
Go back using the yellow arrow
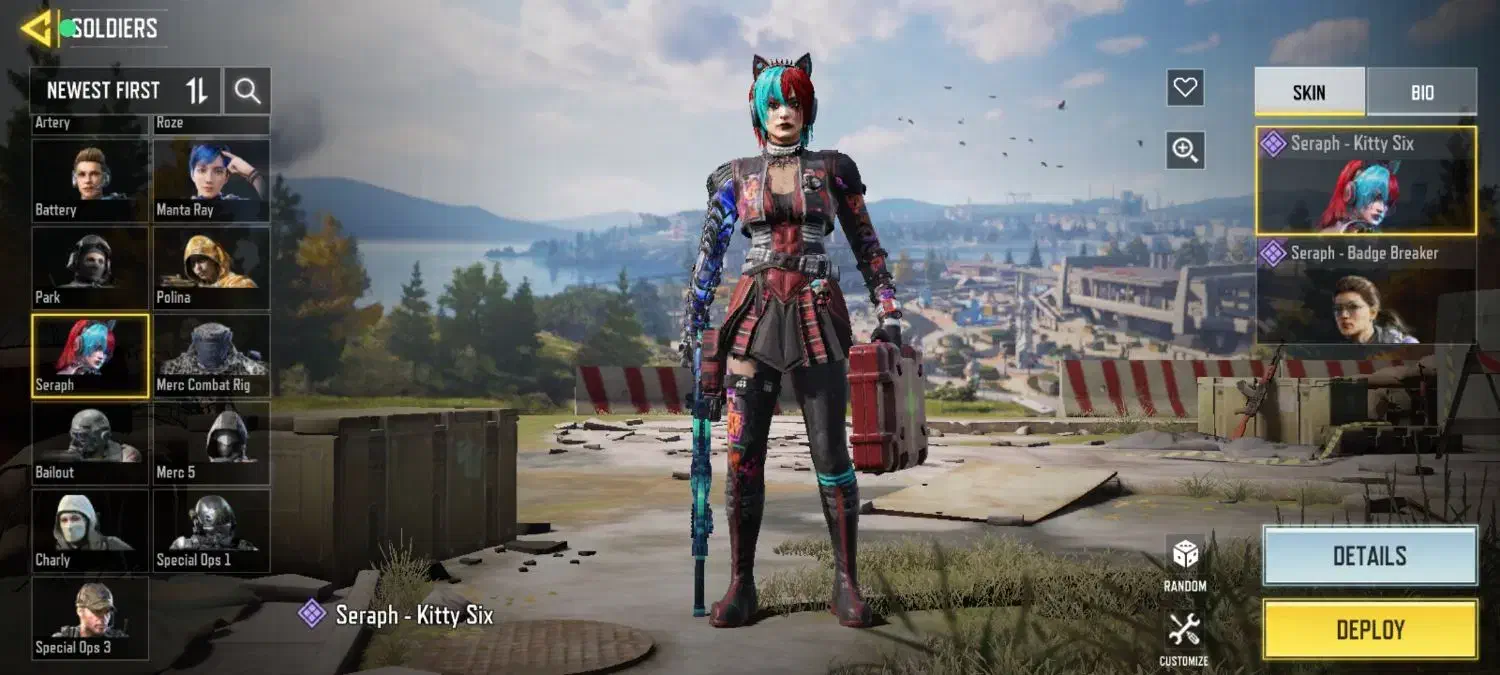pyautogui.click(x=34, y=29)
